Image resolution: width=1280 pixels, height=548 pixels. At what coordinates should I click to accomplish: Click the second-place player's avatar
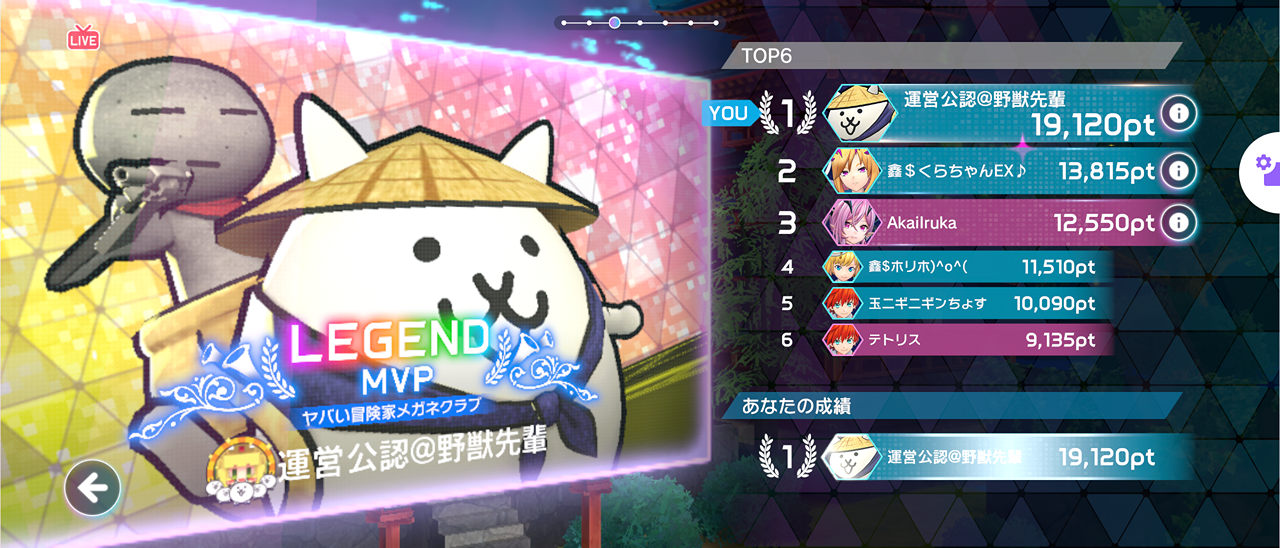click(849, 171)
